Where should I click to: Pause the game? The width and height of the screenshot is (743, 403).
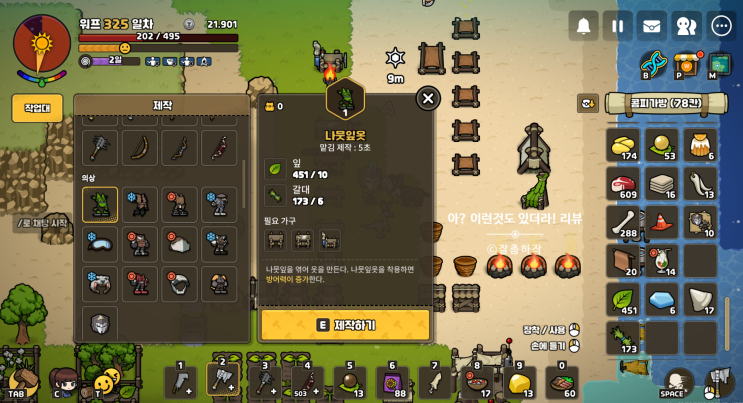(618, 26)
